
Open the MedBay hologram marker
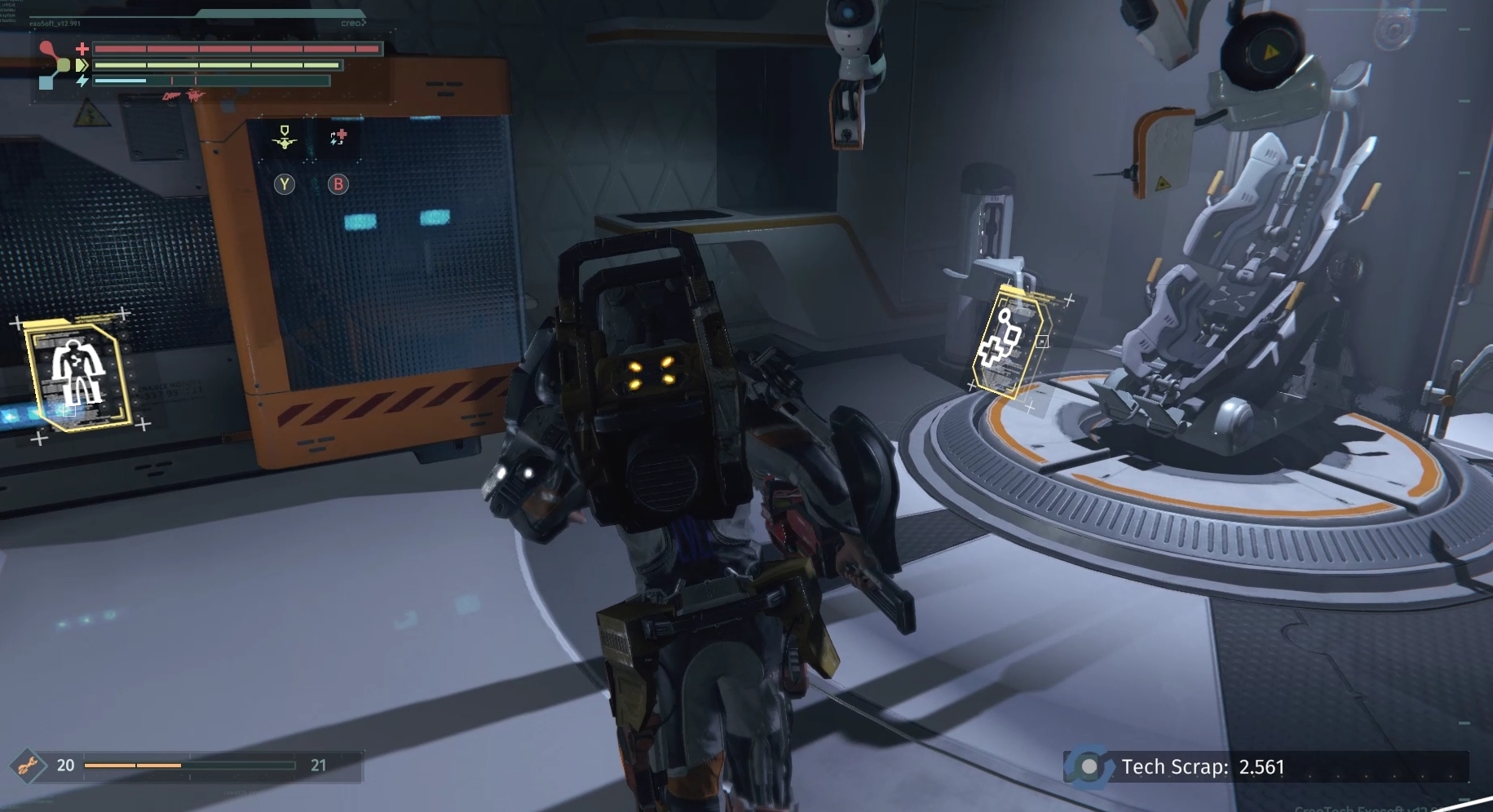pyautogui.click(x=1010, y=343)
